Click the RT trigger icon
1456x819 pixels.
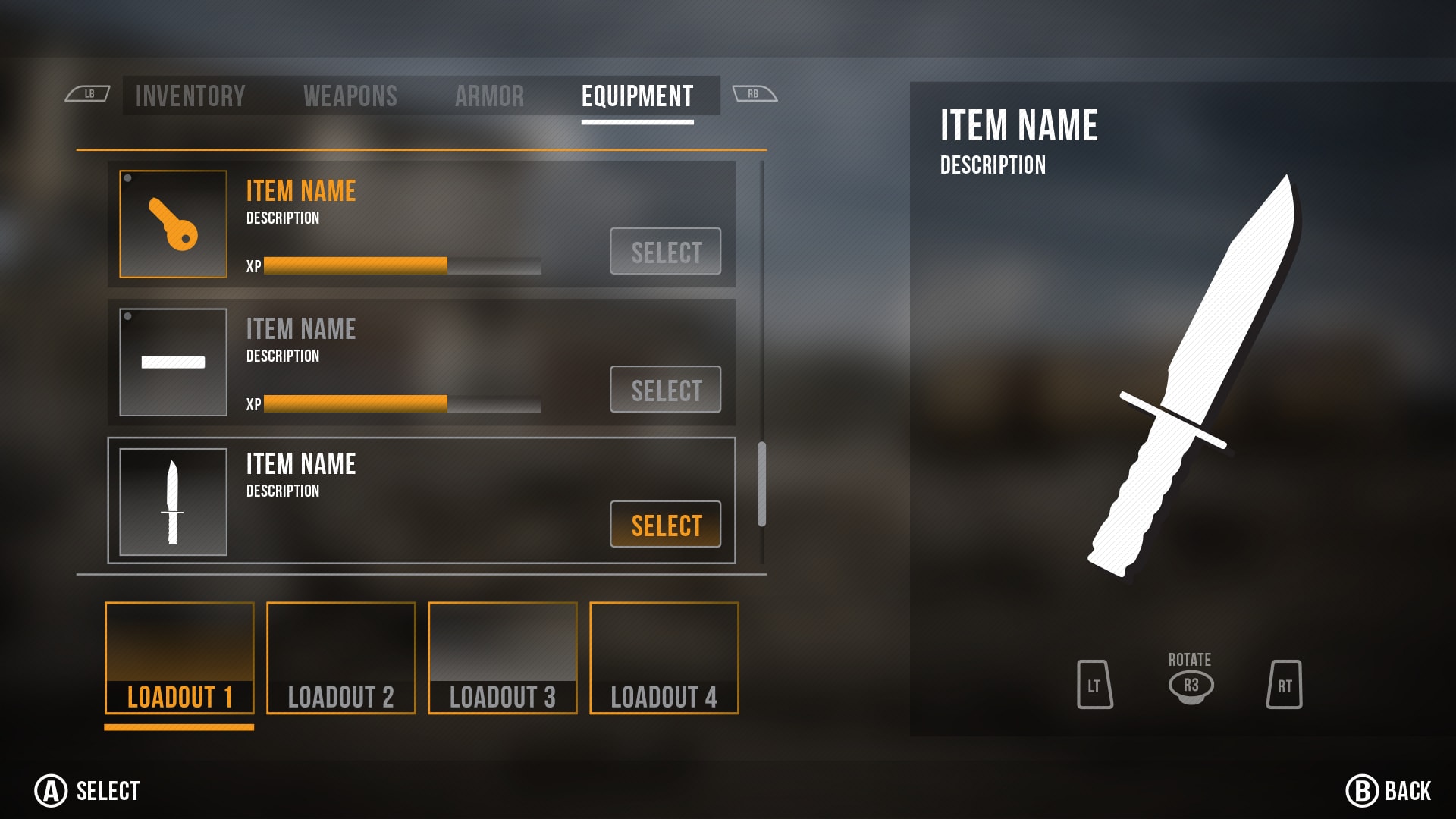(1285, 686)
